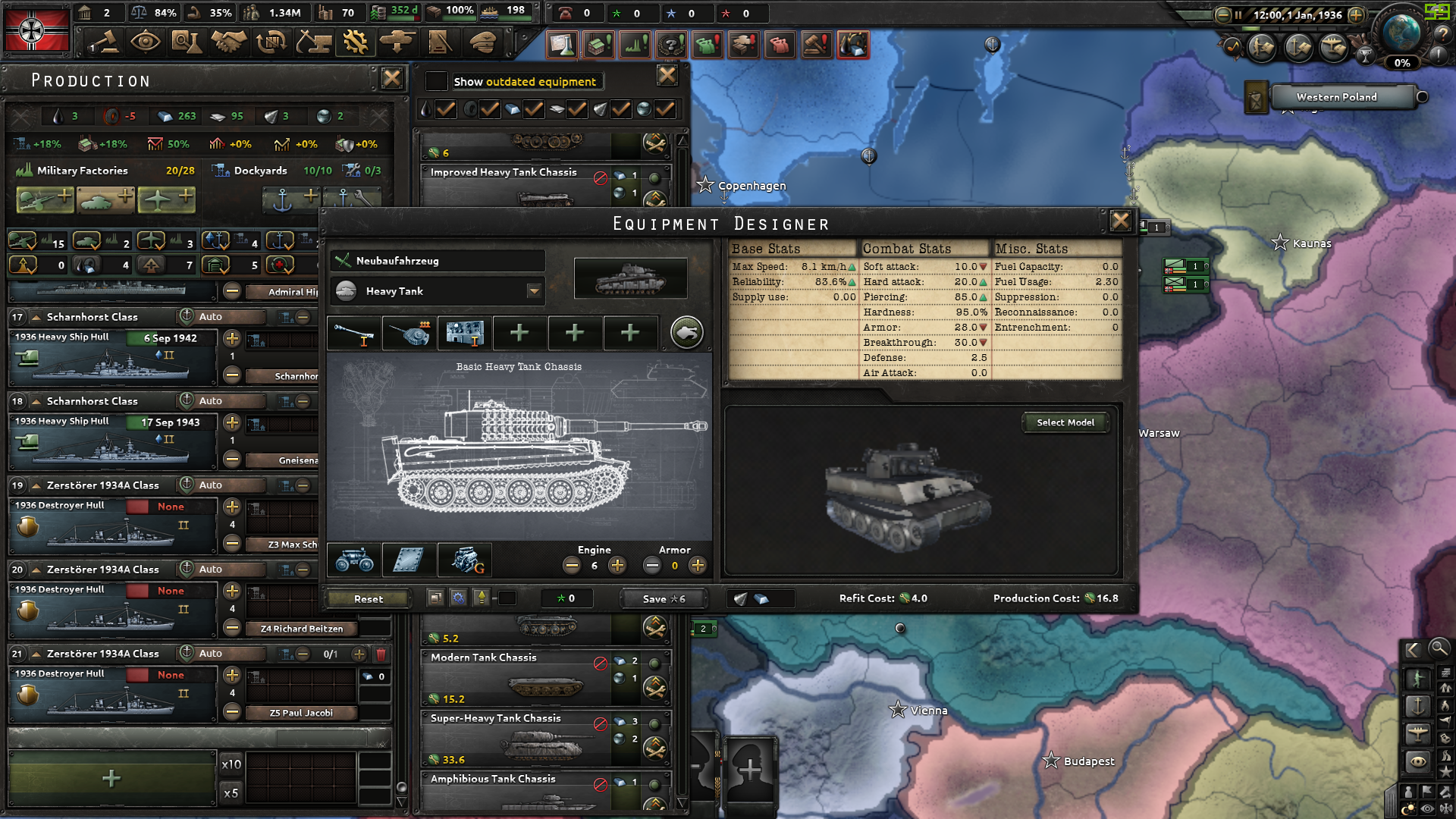Open the turret module slot
Screen dimensions: 1456x819
407,333
